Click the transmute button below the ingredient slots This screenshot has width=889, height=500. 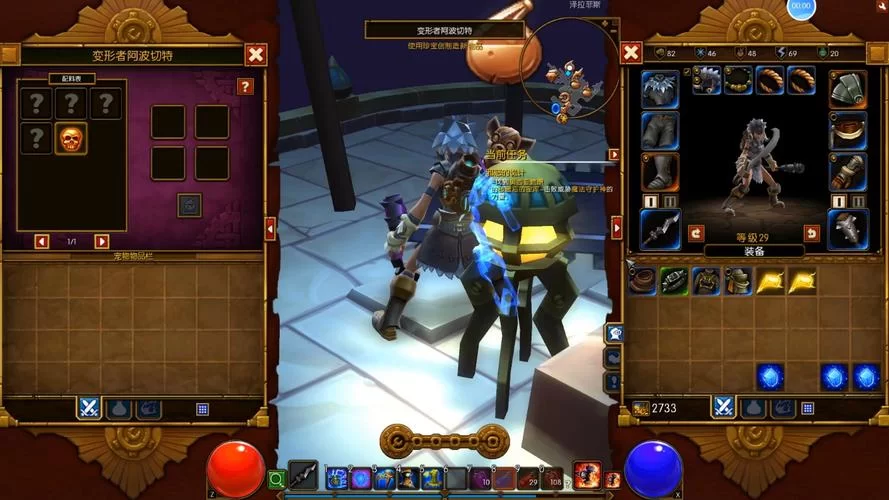click(189, 204)
